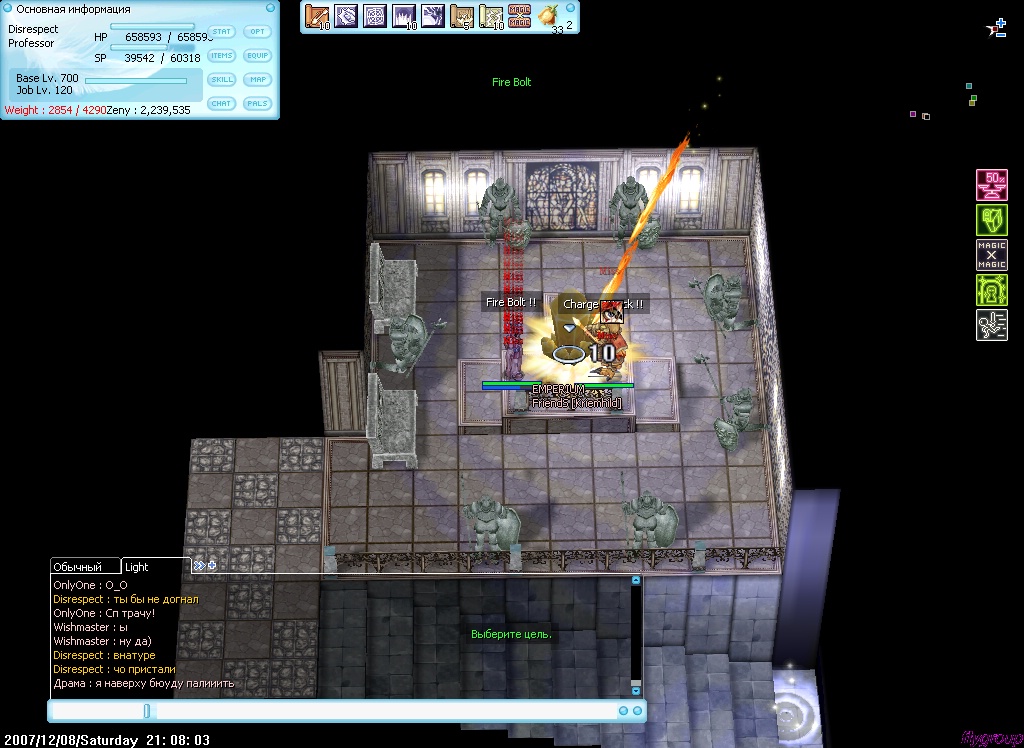Image resolution: width=1024 pixels, height=748 pixels.
Task: Open the SKILL list
Action: tap(222, 80)
